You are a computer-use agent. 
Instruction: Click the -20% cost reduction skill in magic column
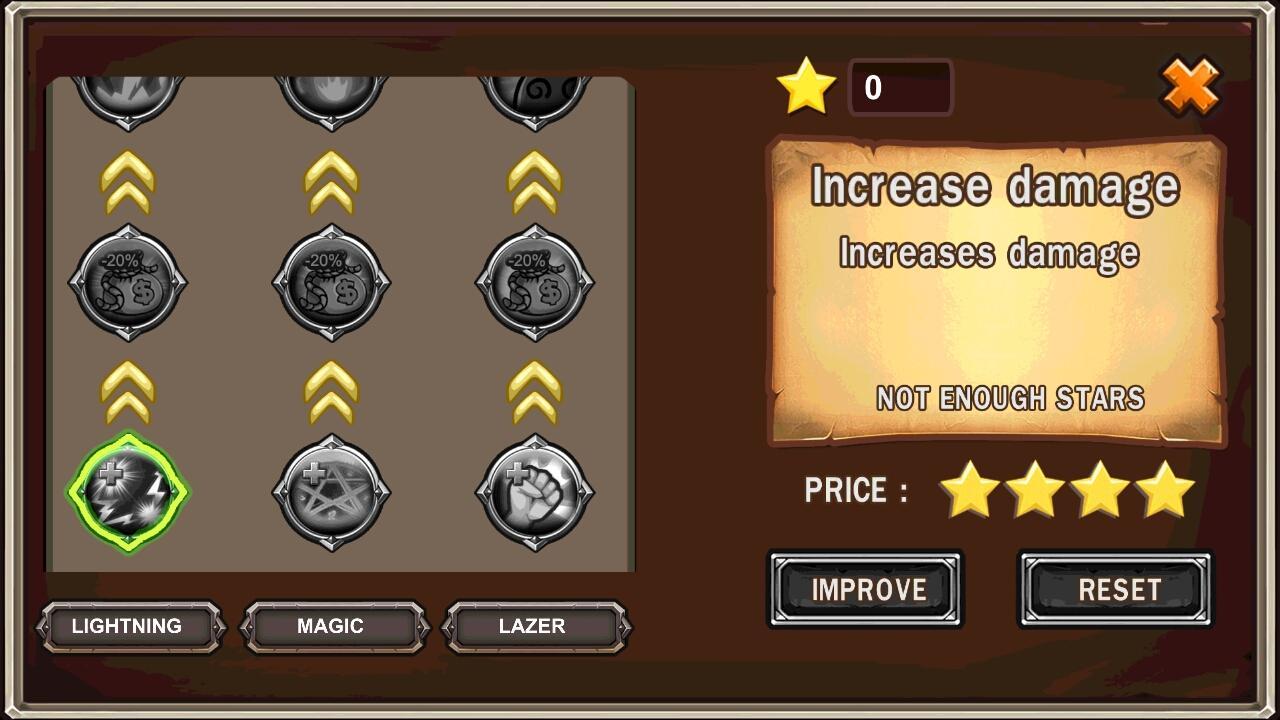[x=331, y=283]
